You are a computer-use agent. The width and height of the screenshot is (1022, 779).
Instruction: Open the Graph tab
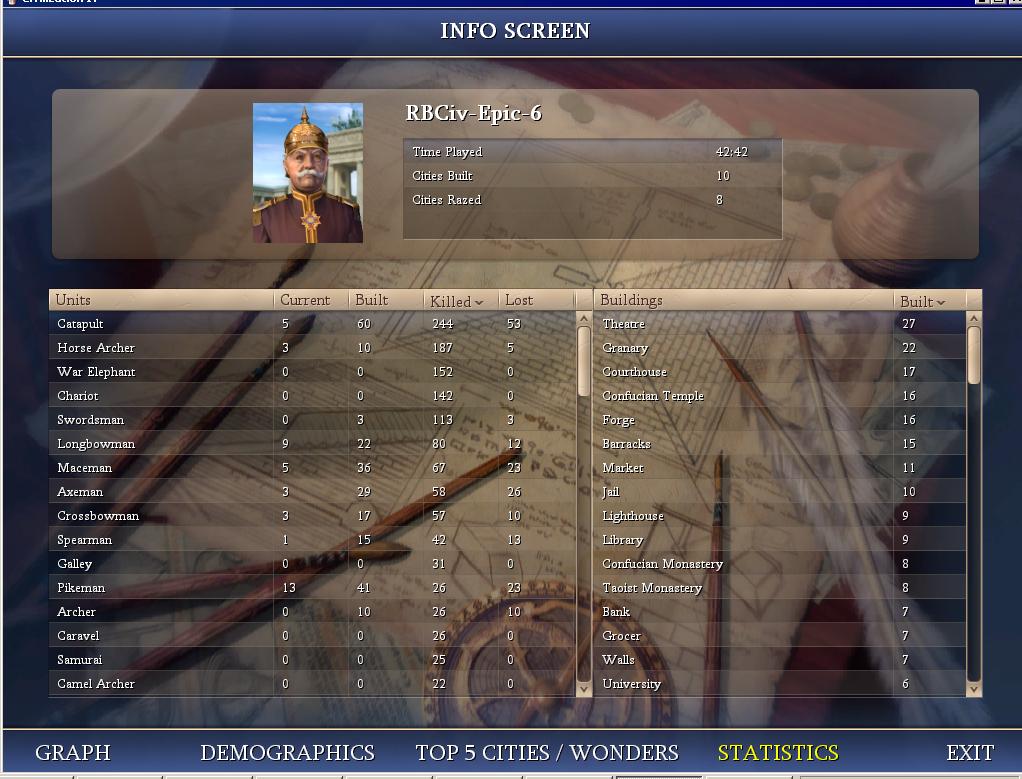[73, 753]
